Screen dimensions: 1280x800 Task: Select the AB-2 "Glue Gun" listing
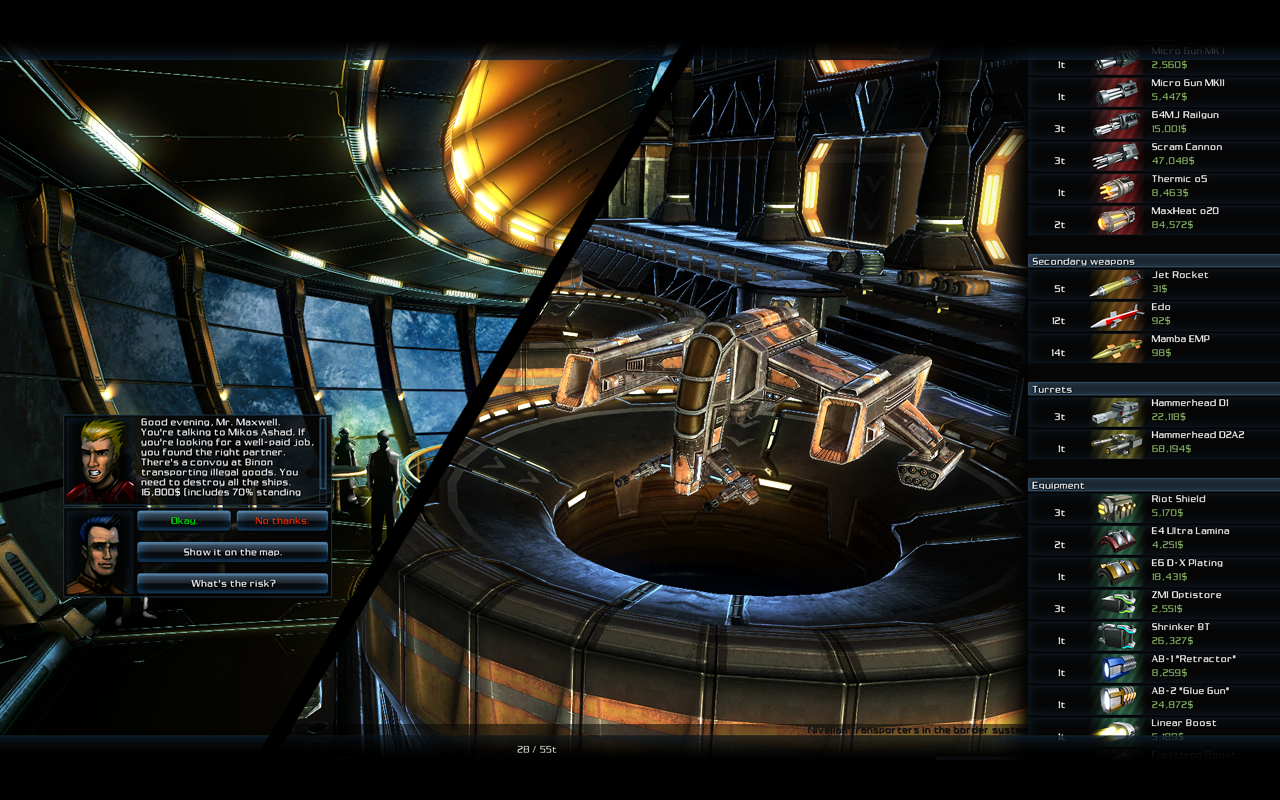point(1153,698)
